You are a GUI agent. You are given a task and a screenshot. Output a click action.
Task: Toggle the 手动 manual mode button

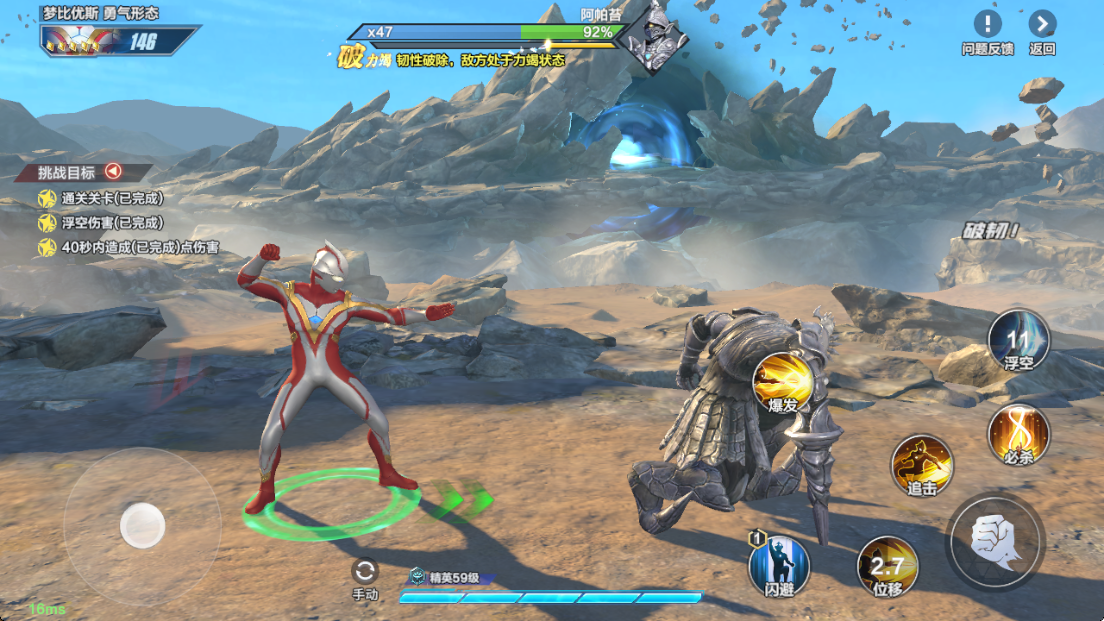[365, 572]
